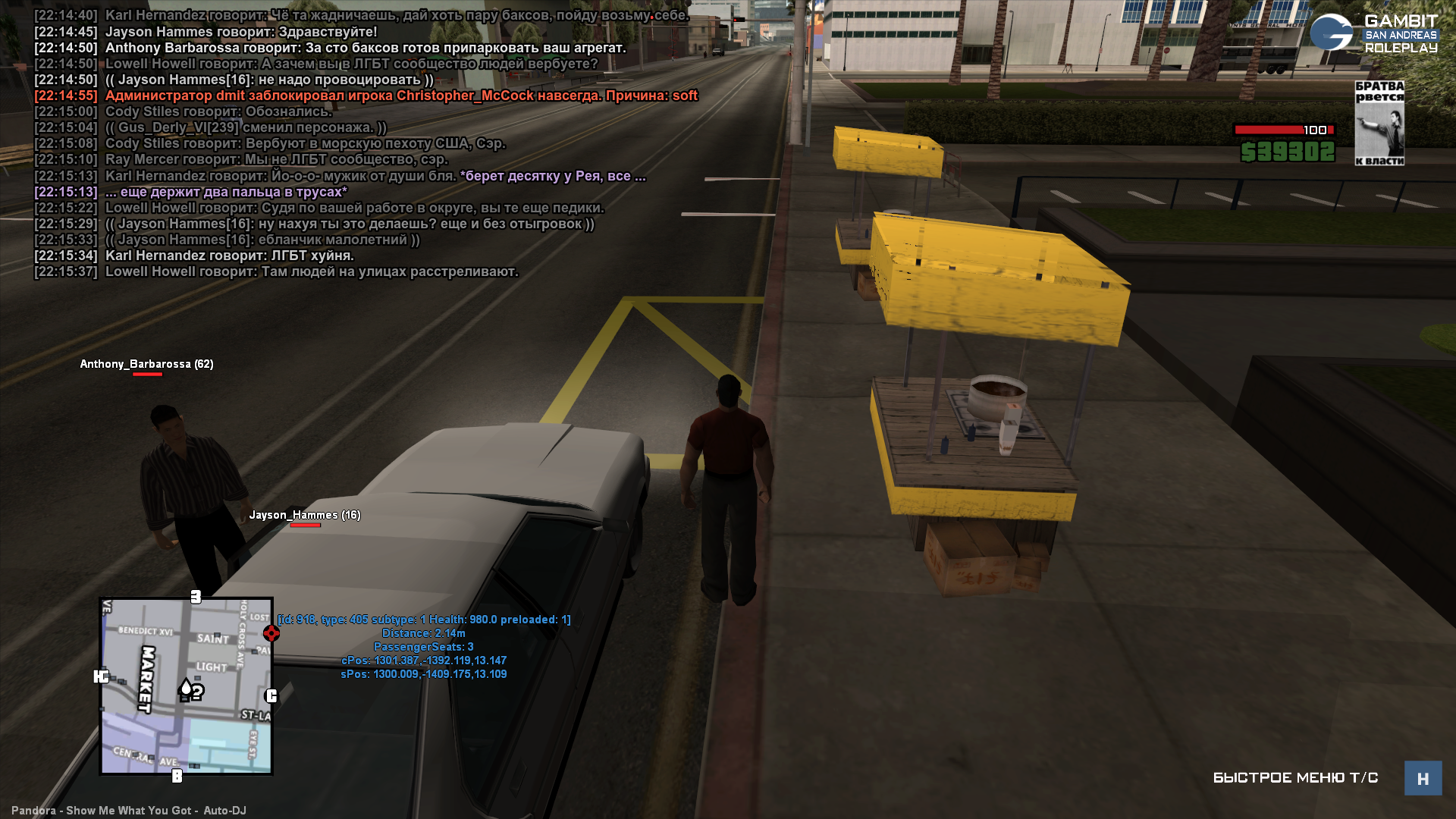Open the minimap showing Market district

coord(186,686)
